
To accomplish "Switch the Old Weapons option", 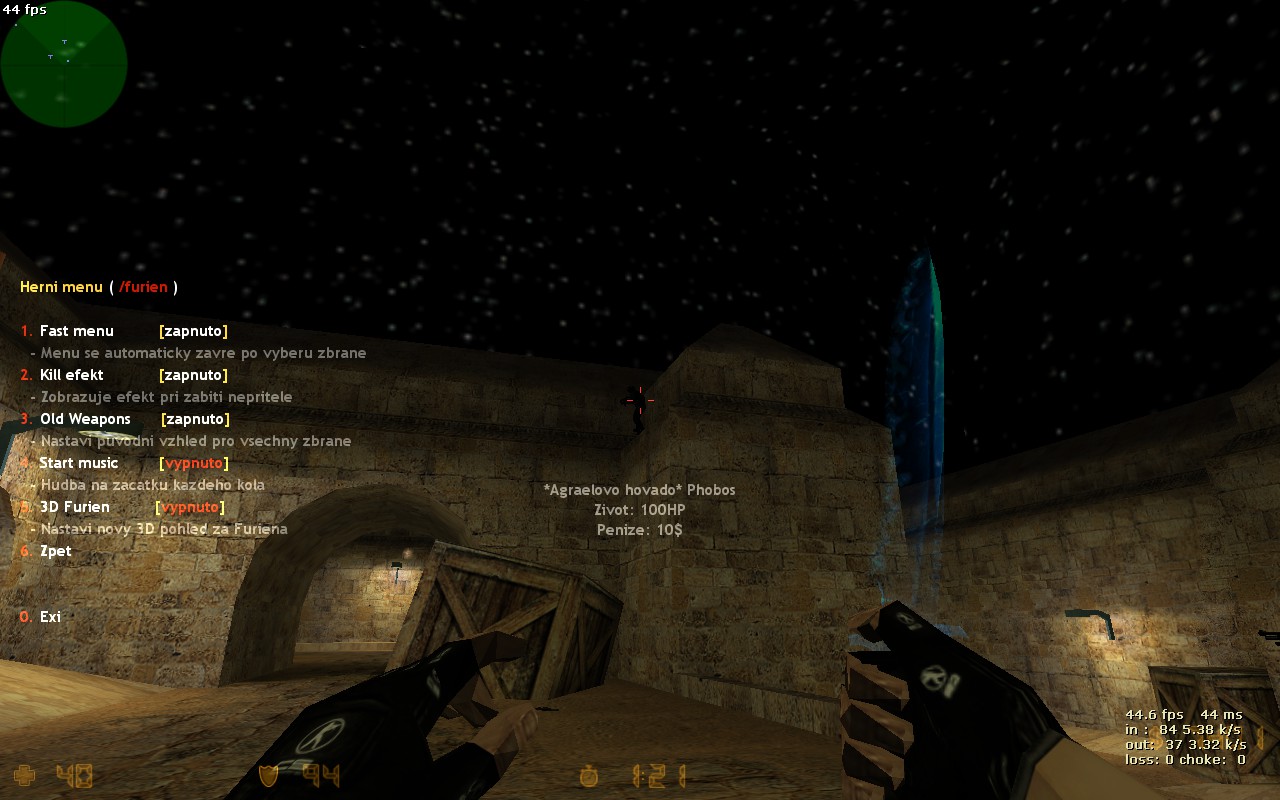I will (85, 419).
